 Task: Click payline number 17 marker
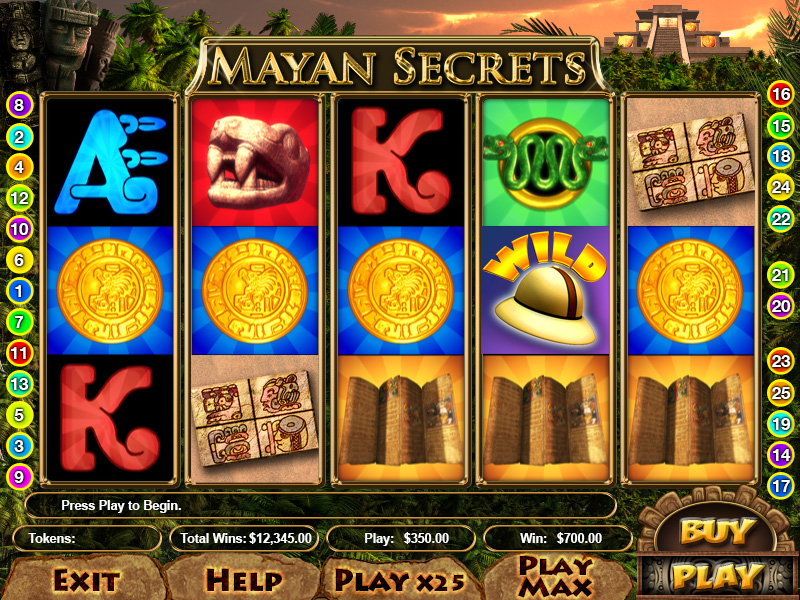(x=780, y=486)
